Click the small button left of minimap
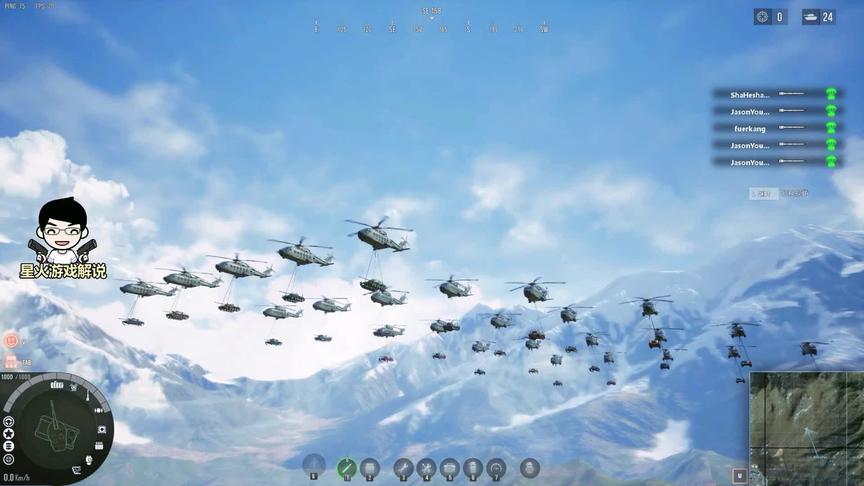The width and height of the screenshot is (864, 486). click(x=739, y=475)
